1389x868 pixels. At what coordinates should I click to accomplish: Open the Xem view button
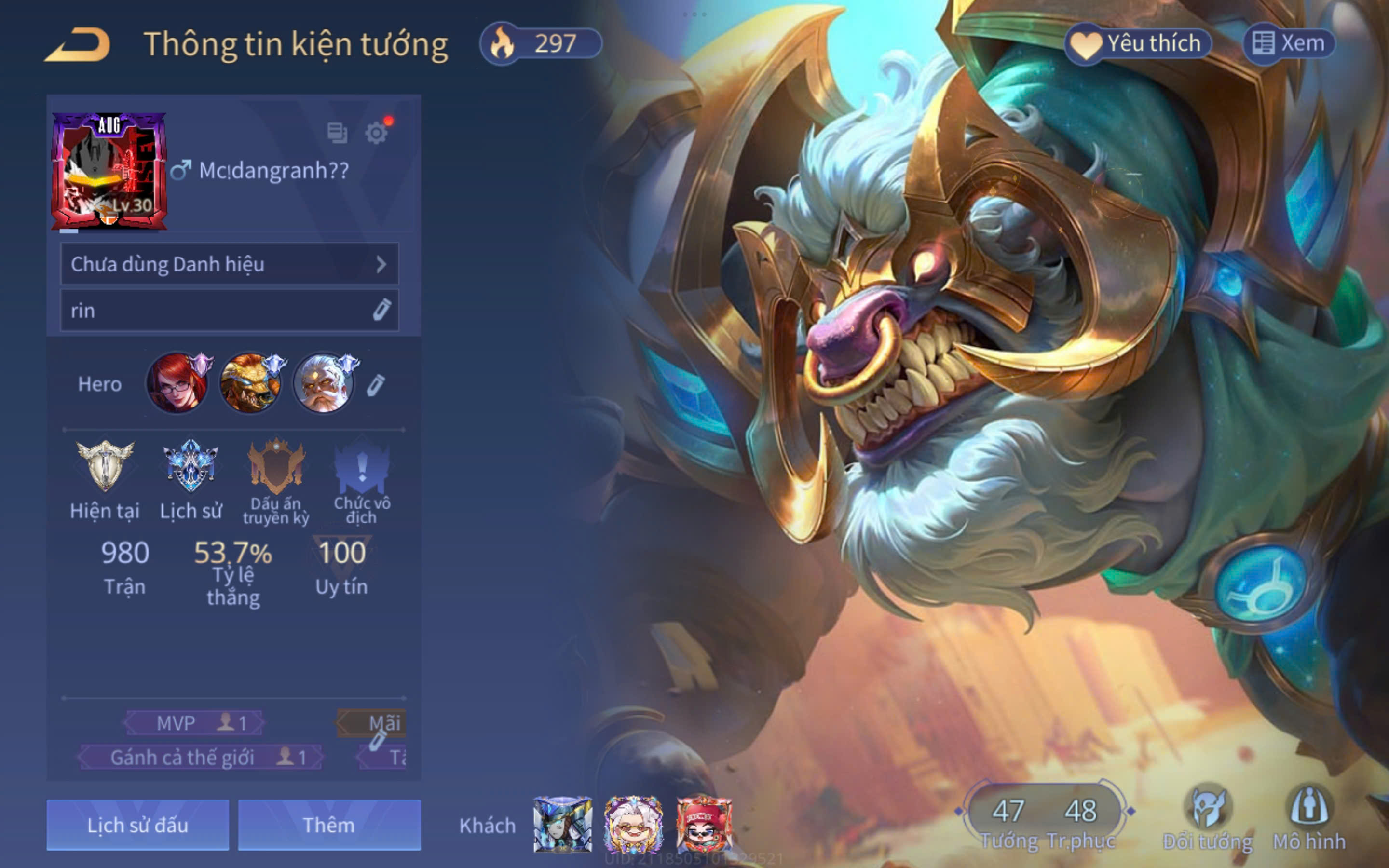coord(1288,43)
